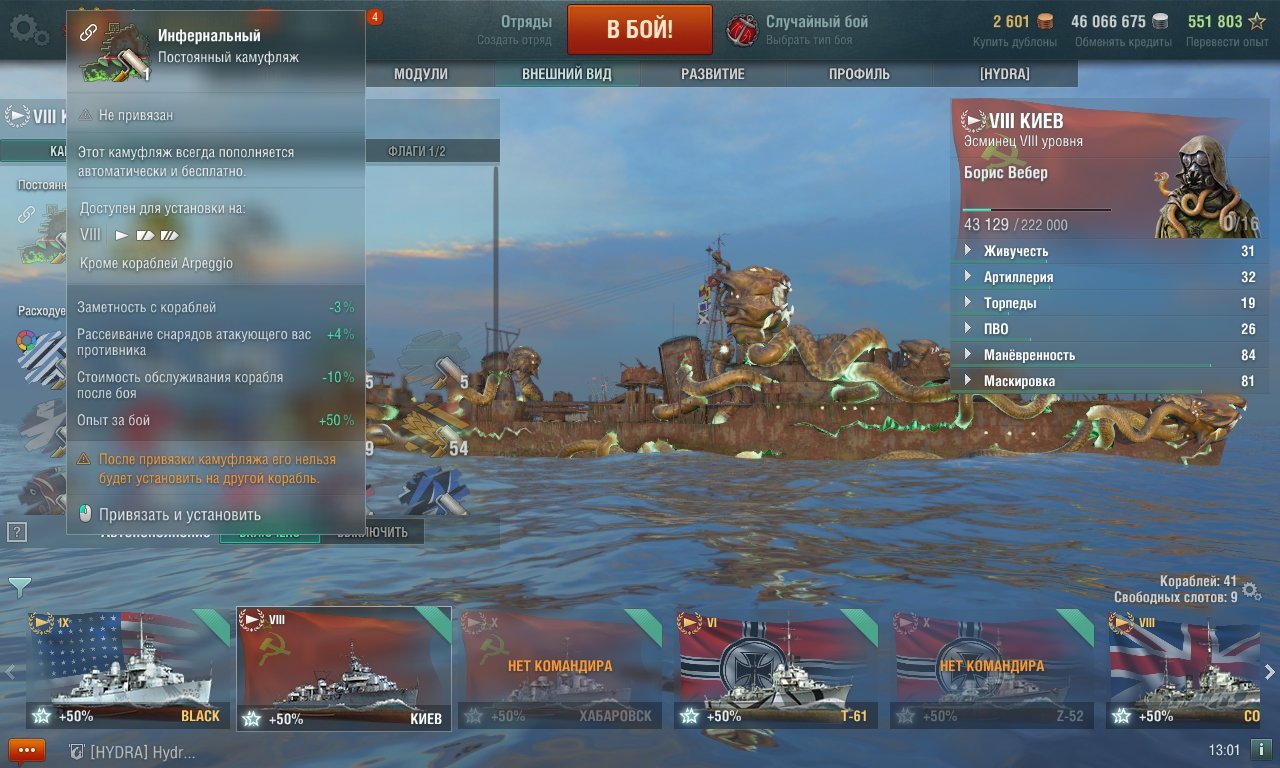Open the [HYDRA] clan tab
The height and width of the screenshot is (768, 1280).
pos(1004,74)
